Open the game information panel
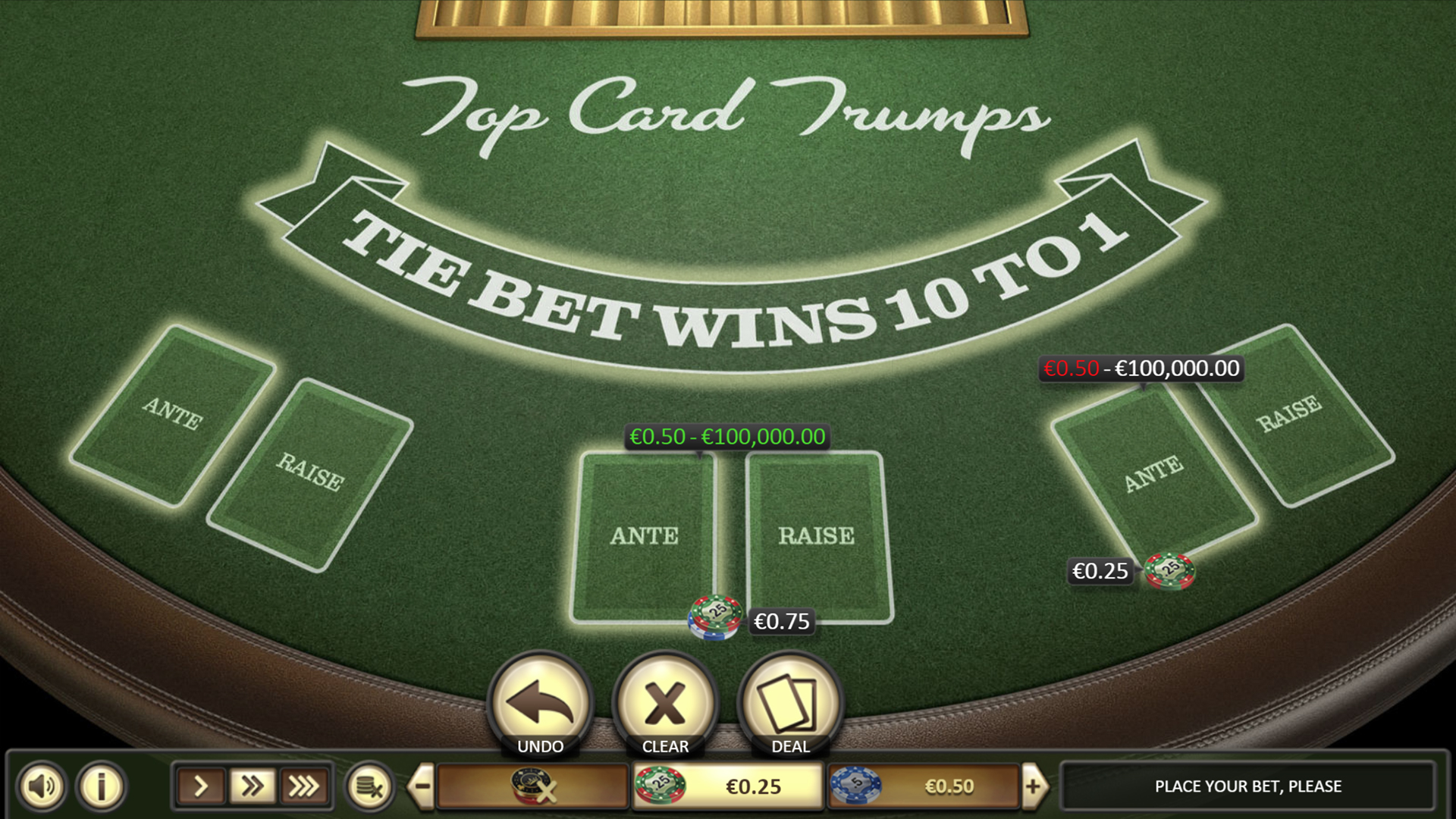This screenshot has height=819, width=1456. (99, 786)
